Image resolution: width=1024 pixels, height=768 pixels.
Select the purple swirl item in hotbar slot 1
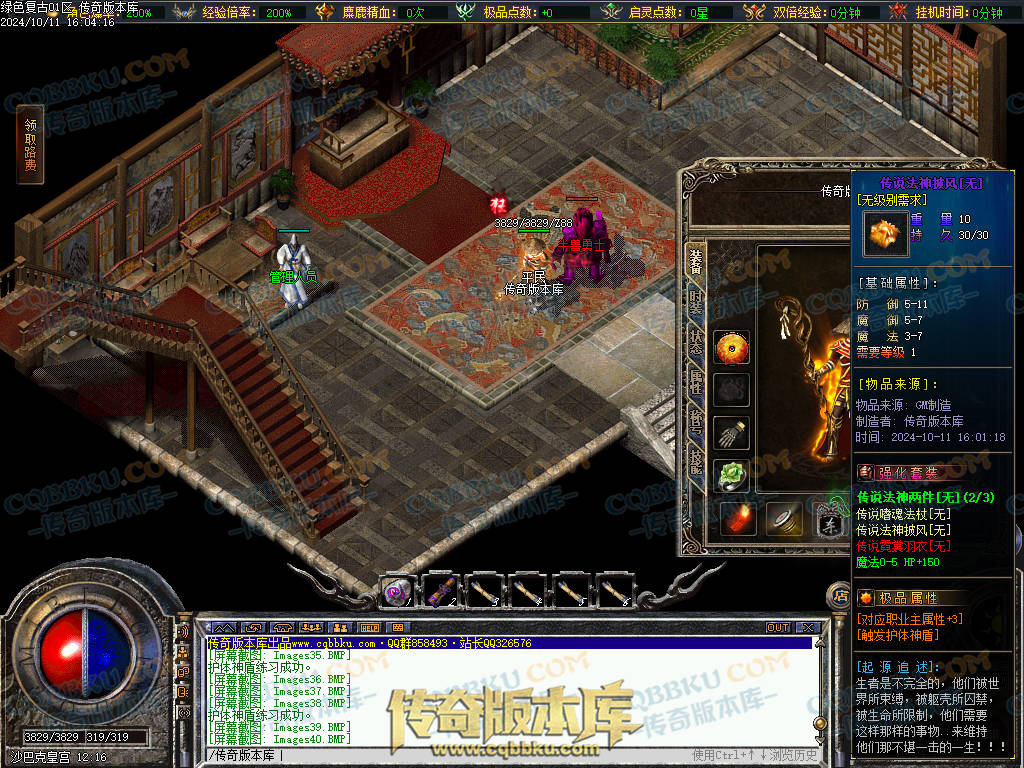click(x=397, y=592)
